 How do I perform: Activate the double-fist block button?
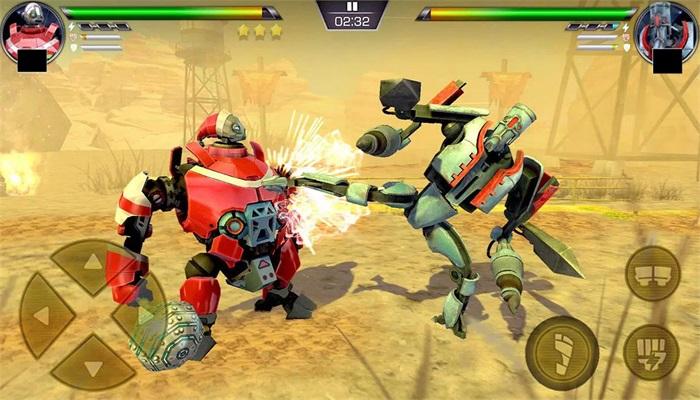point(652,273)
